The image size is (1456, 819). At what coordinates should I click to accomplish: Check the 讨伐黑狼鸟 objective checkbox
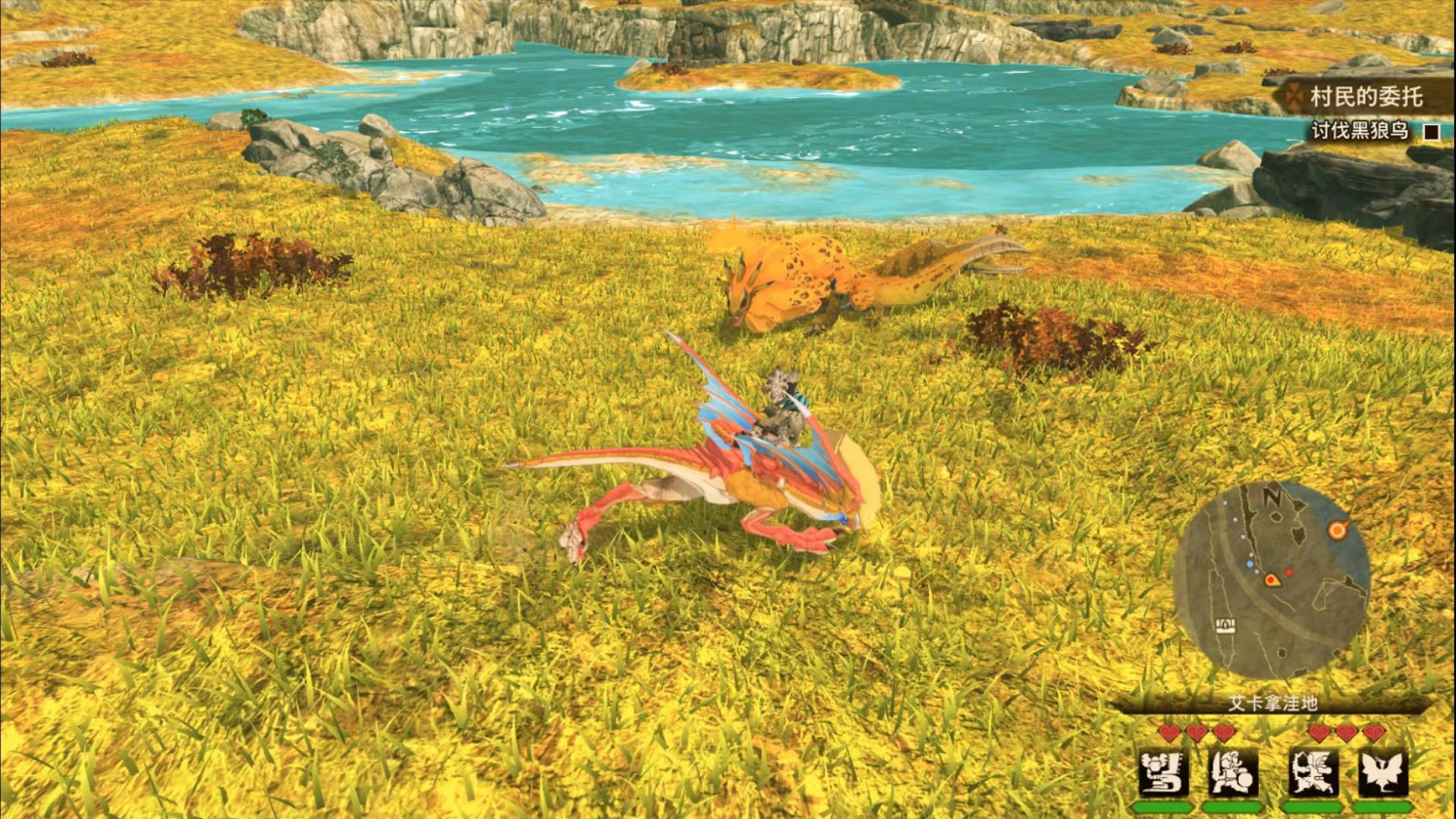(1432, 132)
